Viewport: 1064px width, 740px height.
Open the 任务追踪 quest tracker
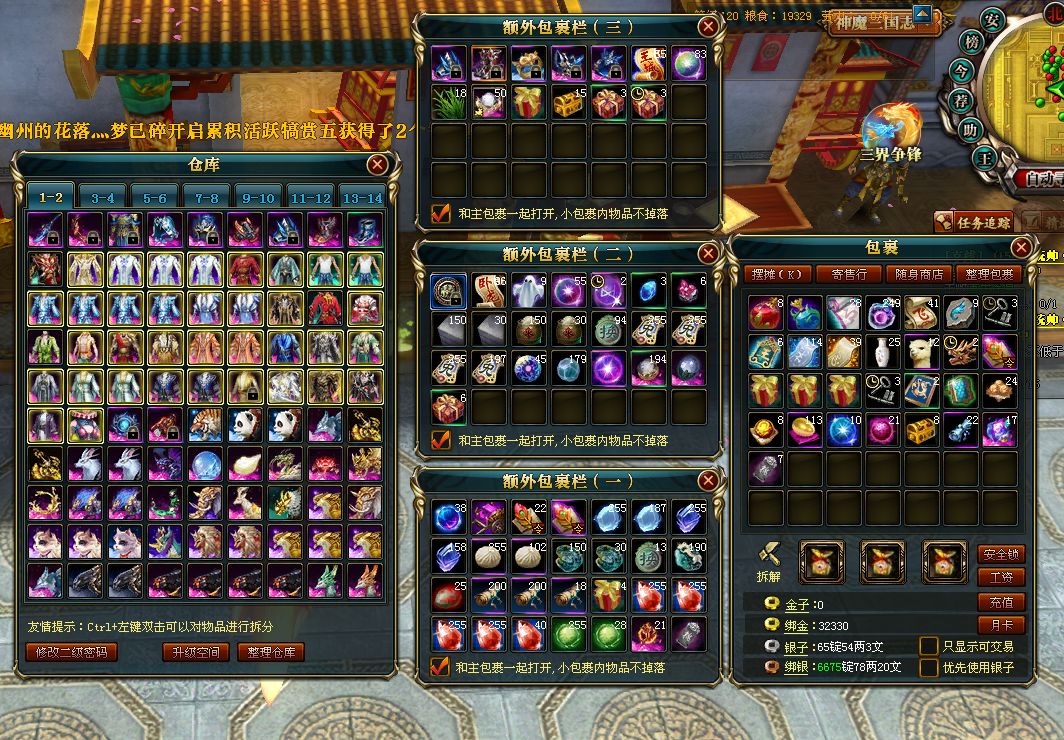pos(973,222)
